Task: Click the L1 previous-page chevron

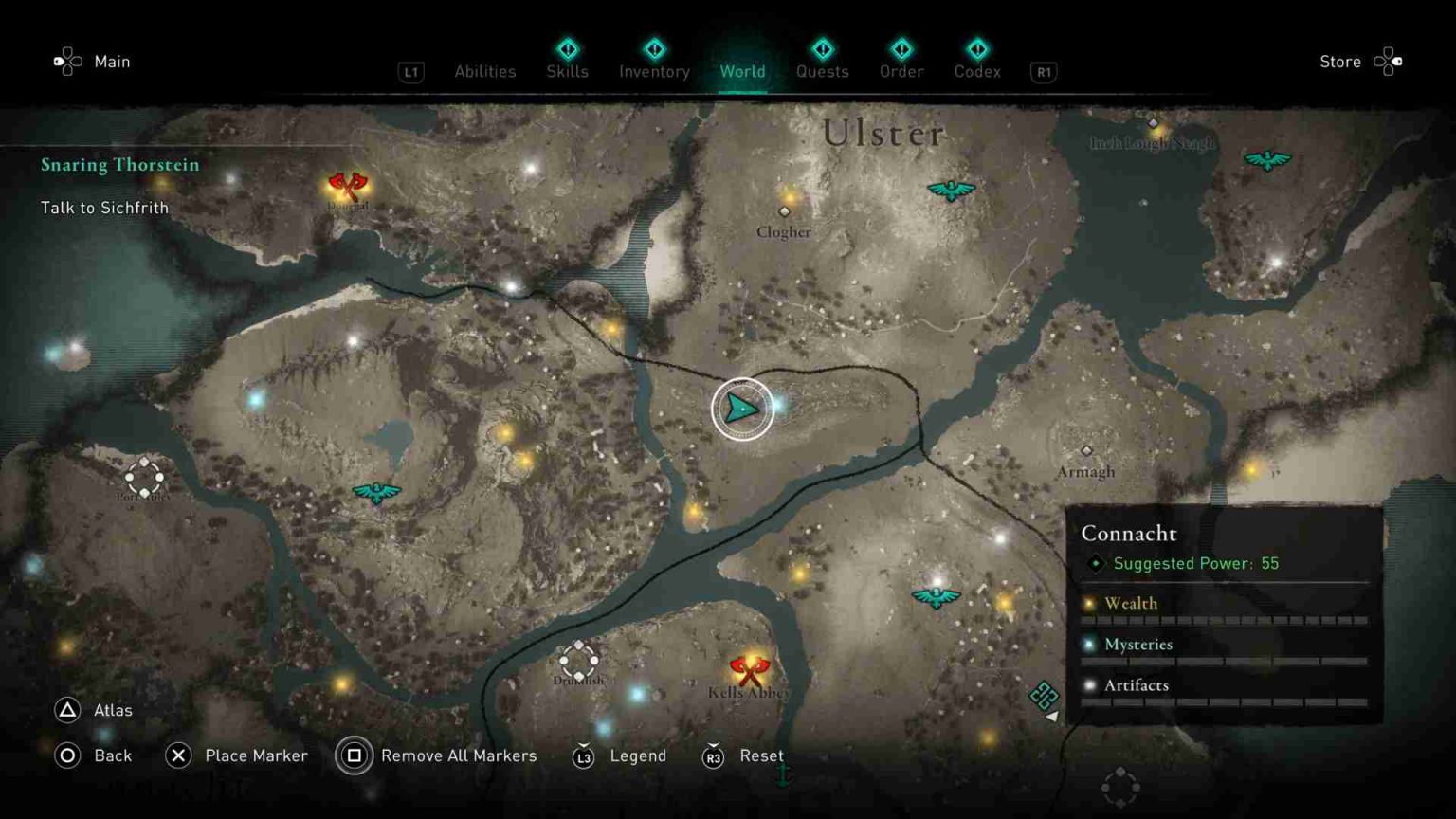Action: click(410, 72)
